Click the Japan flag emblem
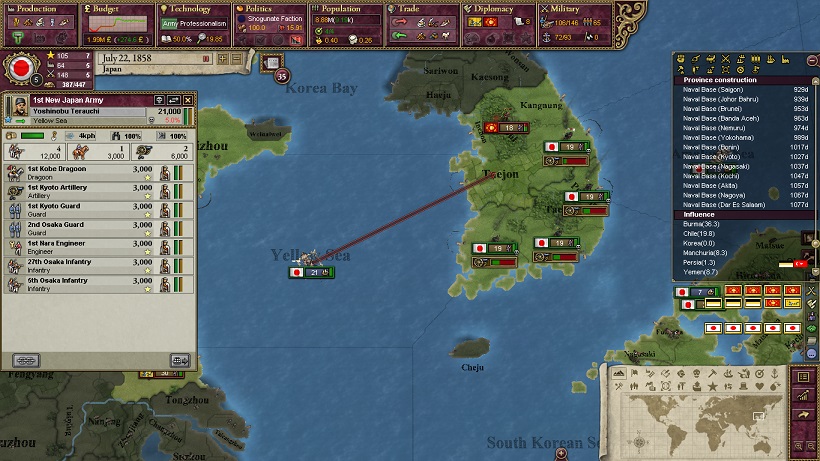 (20, 69)
